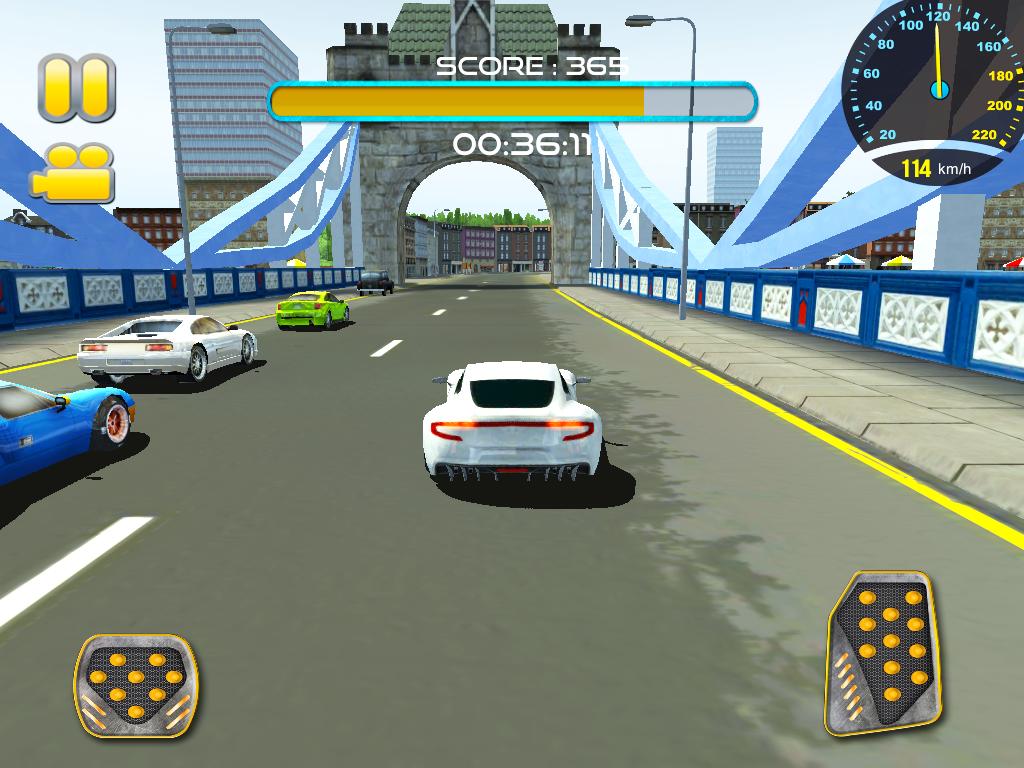Pause the race with the yellow pause button
This screenshot has width=1024, height=768.
pos(77,88)
